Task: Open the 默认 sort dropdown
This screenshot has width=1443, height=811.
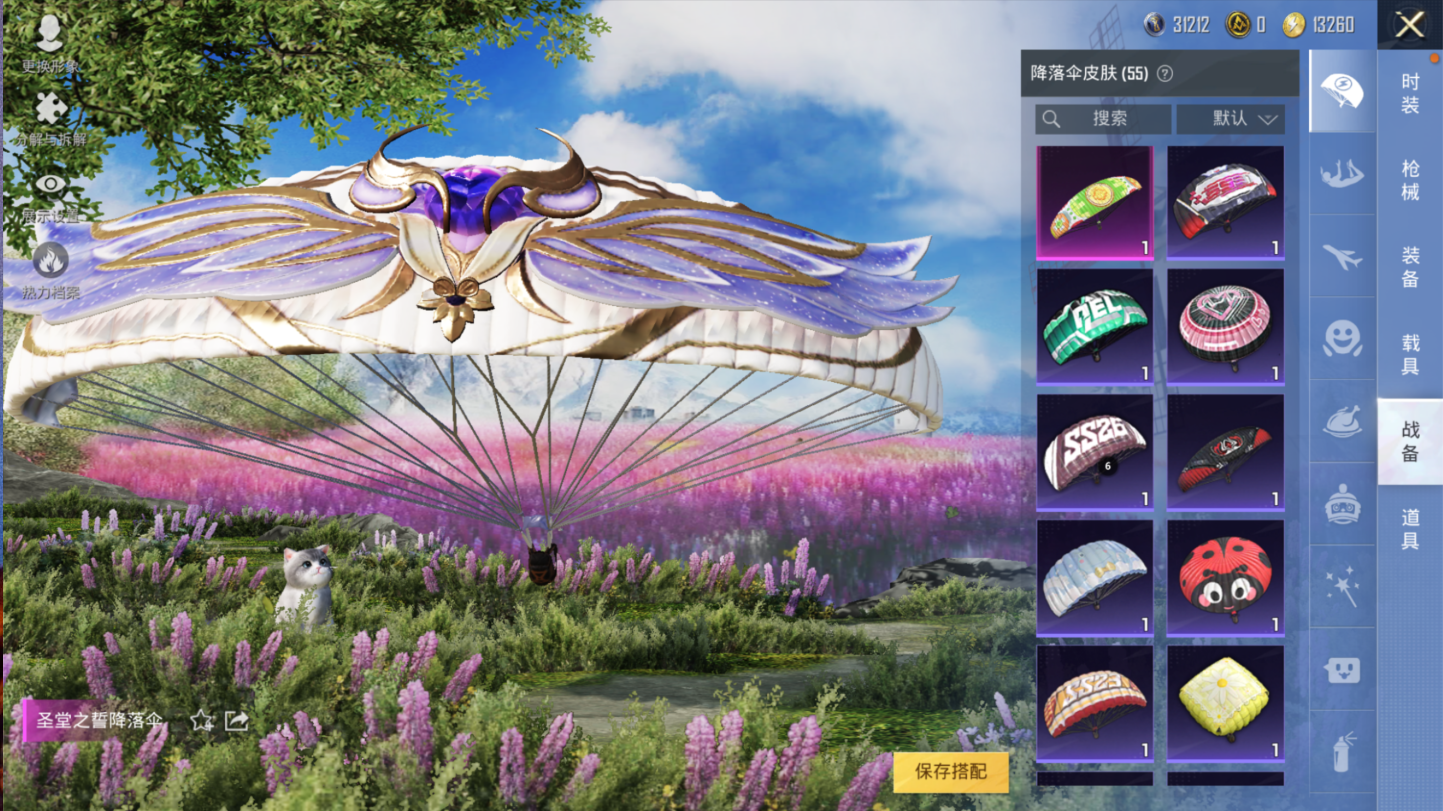Action: click(x=1231, y=119)
